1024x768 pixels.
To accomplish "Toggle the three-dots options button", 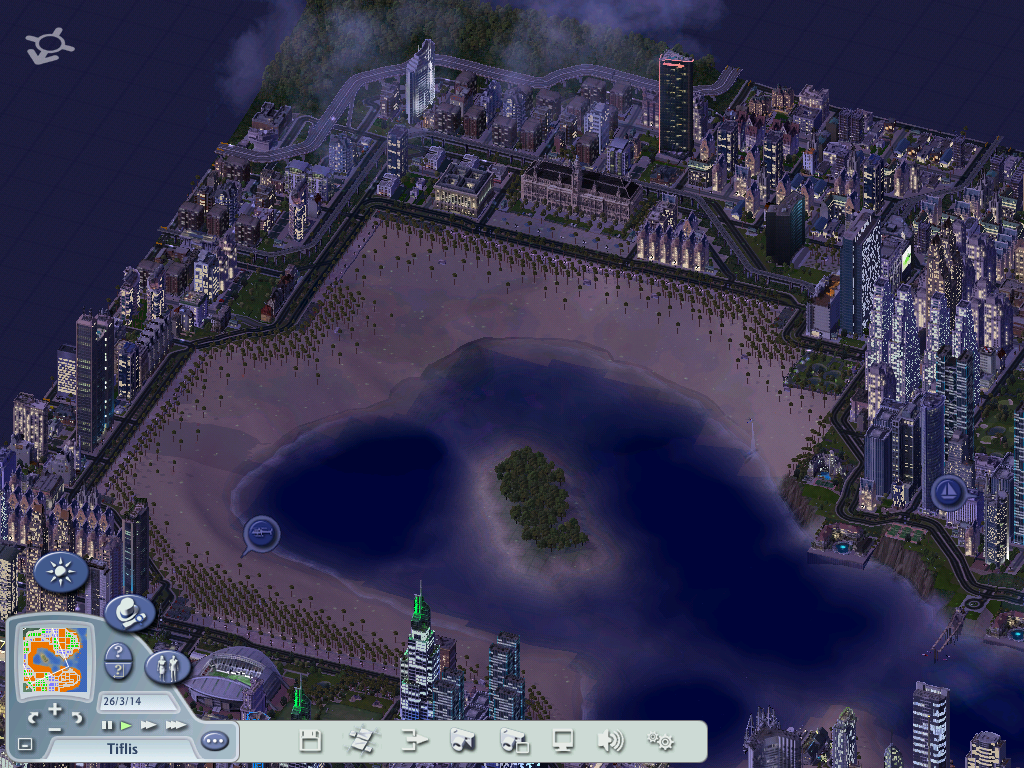I will [214, 741].
